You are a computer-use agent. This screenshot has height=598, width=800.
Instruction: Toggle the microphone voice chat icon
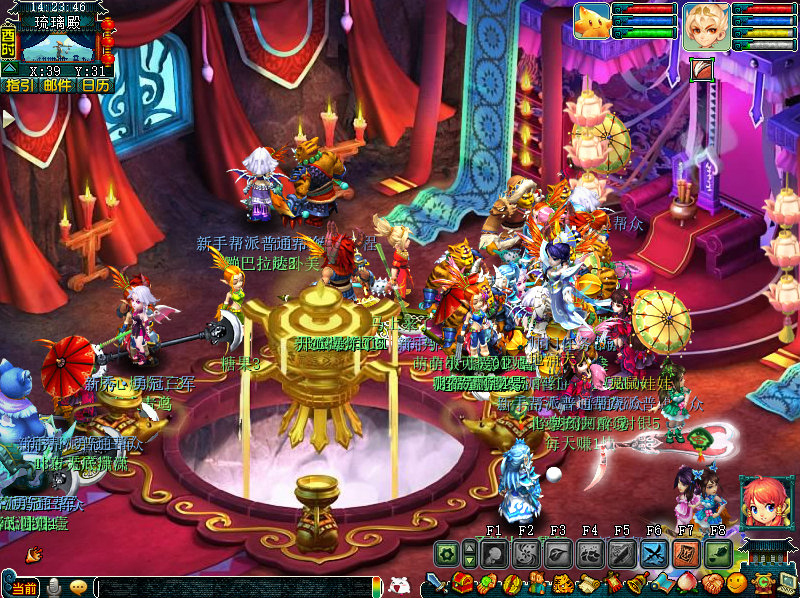tap(54, 587)
